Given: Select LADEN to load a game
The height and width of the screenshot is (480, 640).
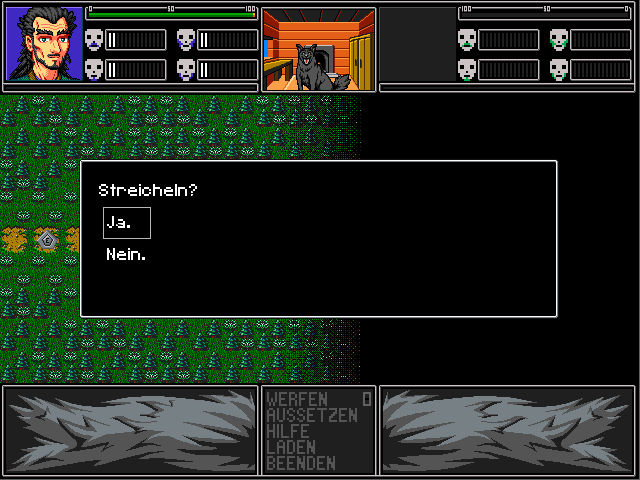Looking at the screenshot, I should click(x=291, y=447).
